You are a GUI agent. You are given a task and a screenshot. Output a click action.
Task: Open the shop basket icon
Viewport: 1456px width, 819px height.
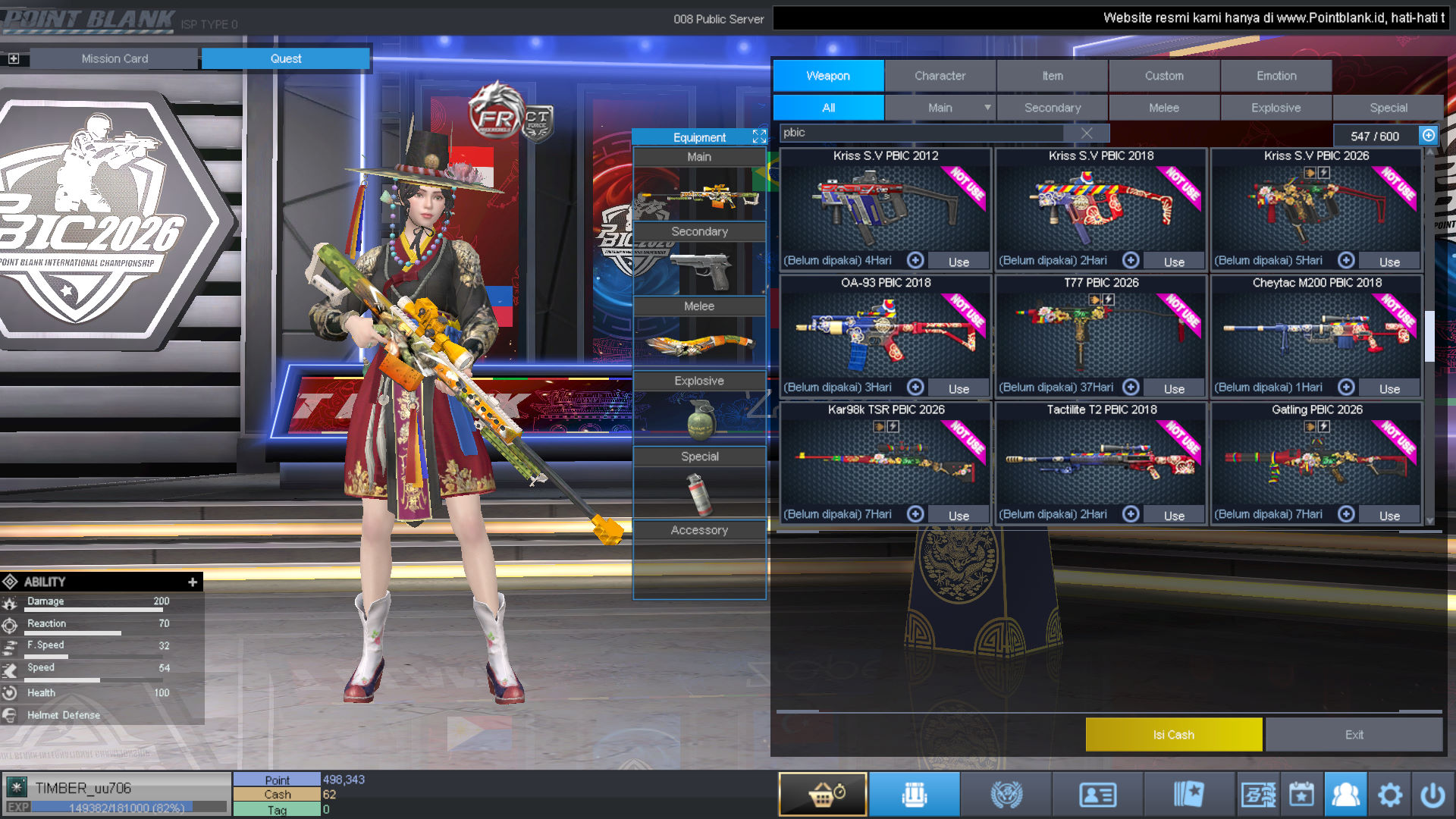[822, 795]
